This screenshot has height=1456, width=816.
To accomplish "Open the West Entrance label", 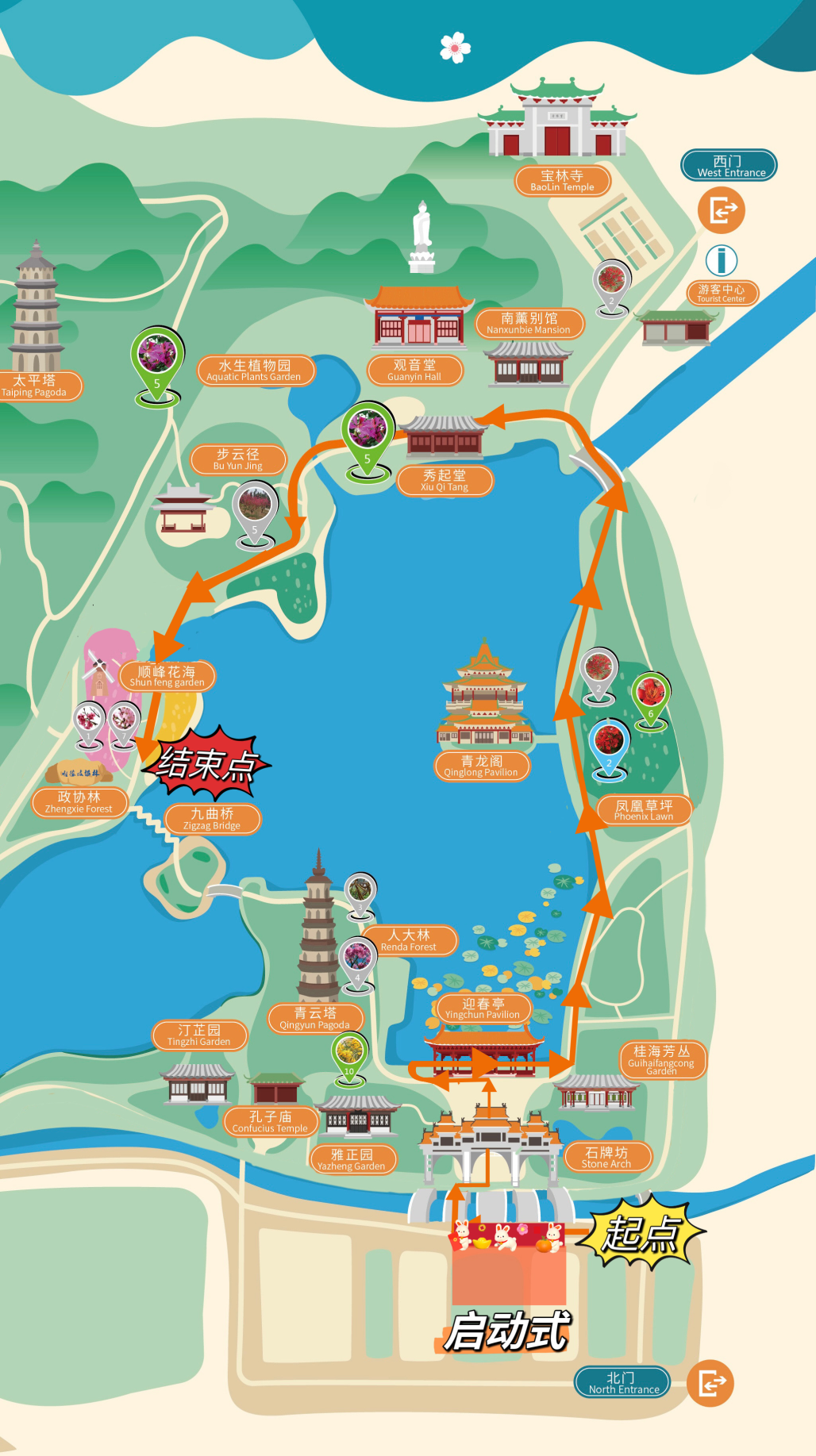I will (x=729, y=166).
